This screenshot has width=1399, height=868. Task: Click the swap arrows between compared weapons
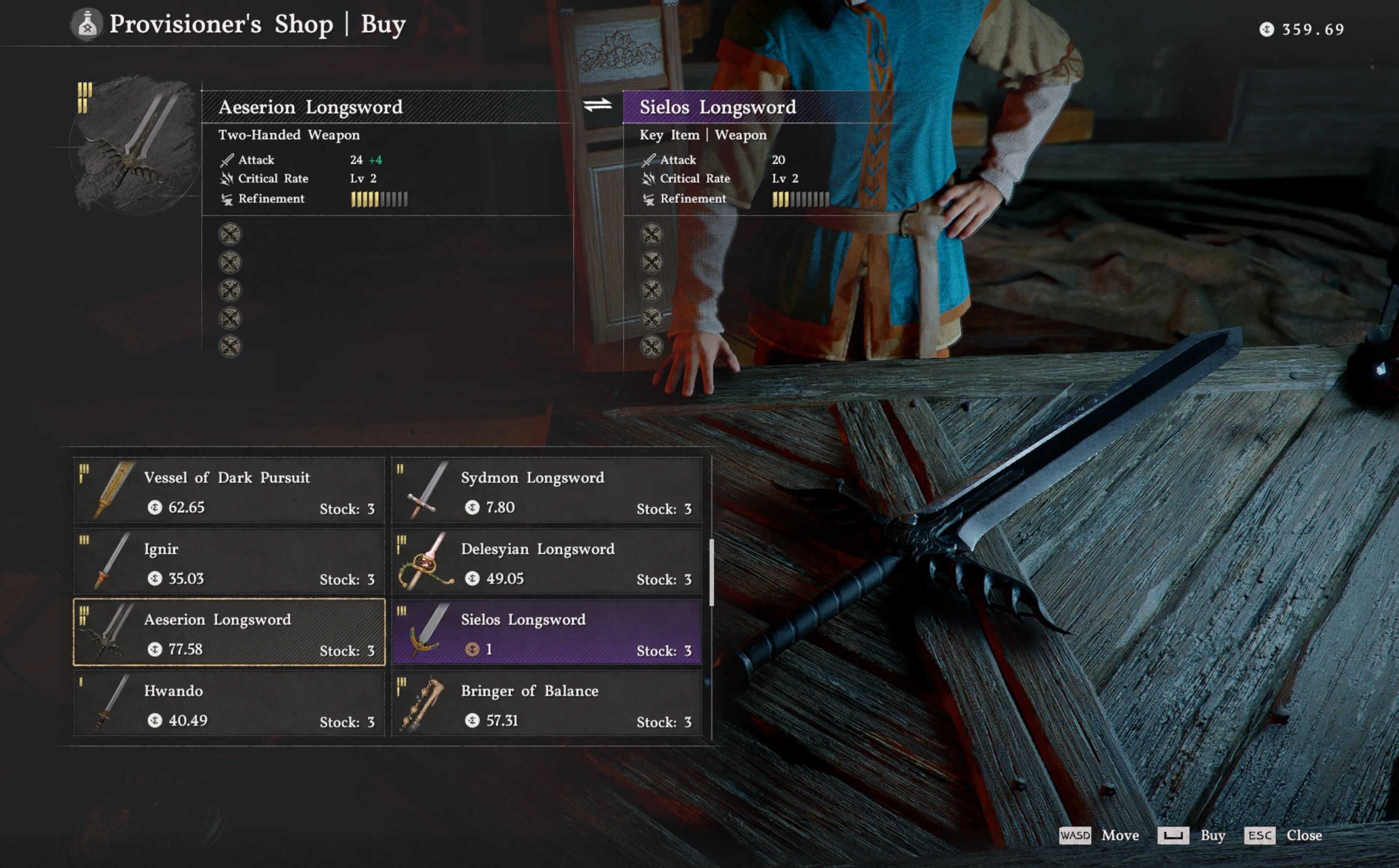pos(597,106)
